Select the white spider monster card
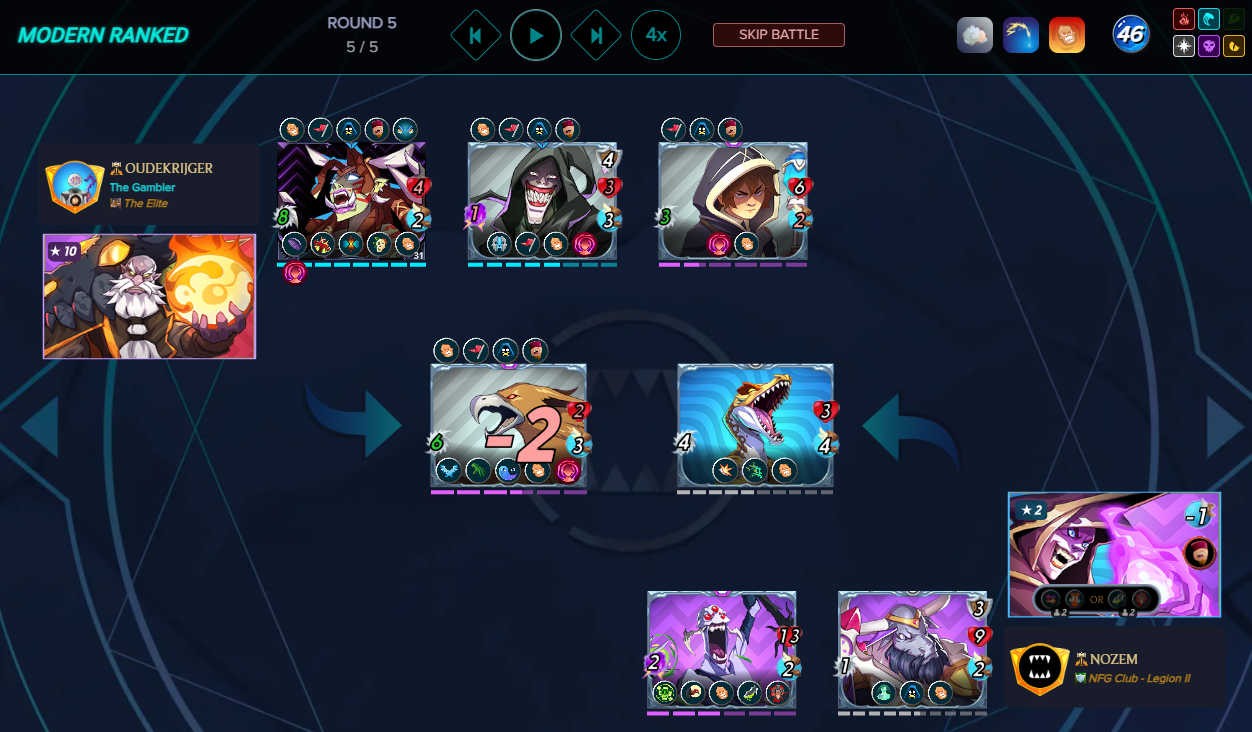Screen dimensions: 1252x732 pyautogui.click(x=721, y=649)
